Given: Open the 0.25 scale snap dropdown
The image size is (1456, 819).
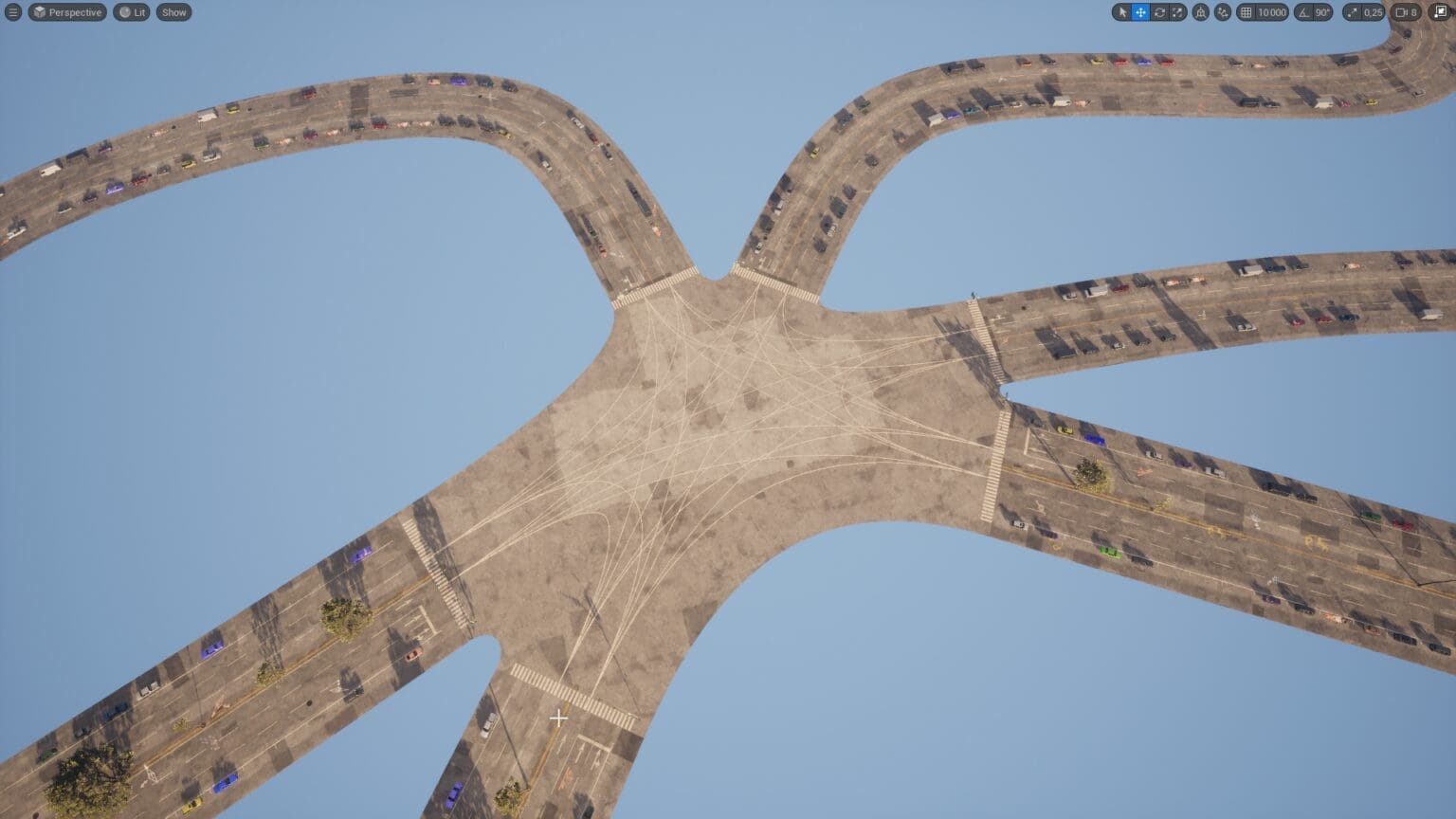Looking at the screenshot, I should click(1374, 12).
